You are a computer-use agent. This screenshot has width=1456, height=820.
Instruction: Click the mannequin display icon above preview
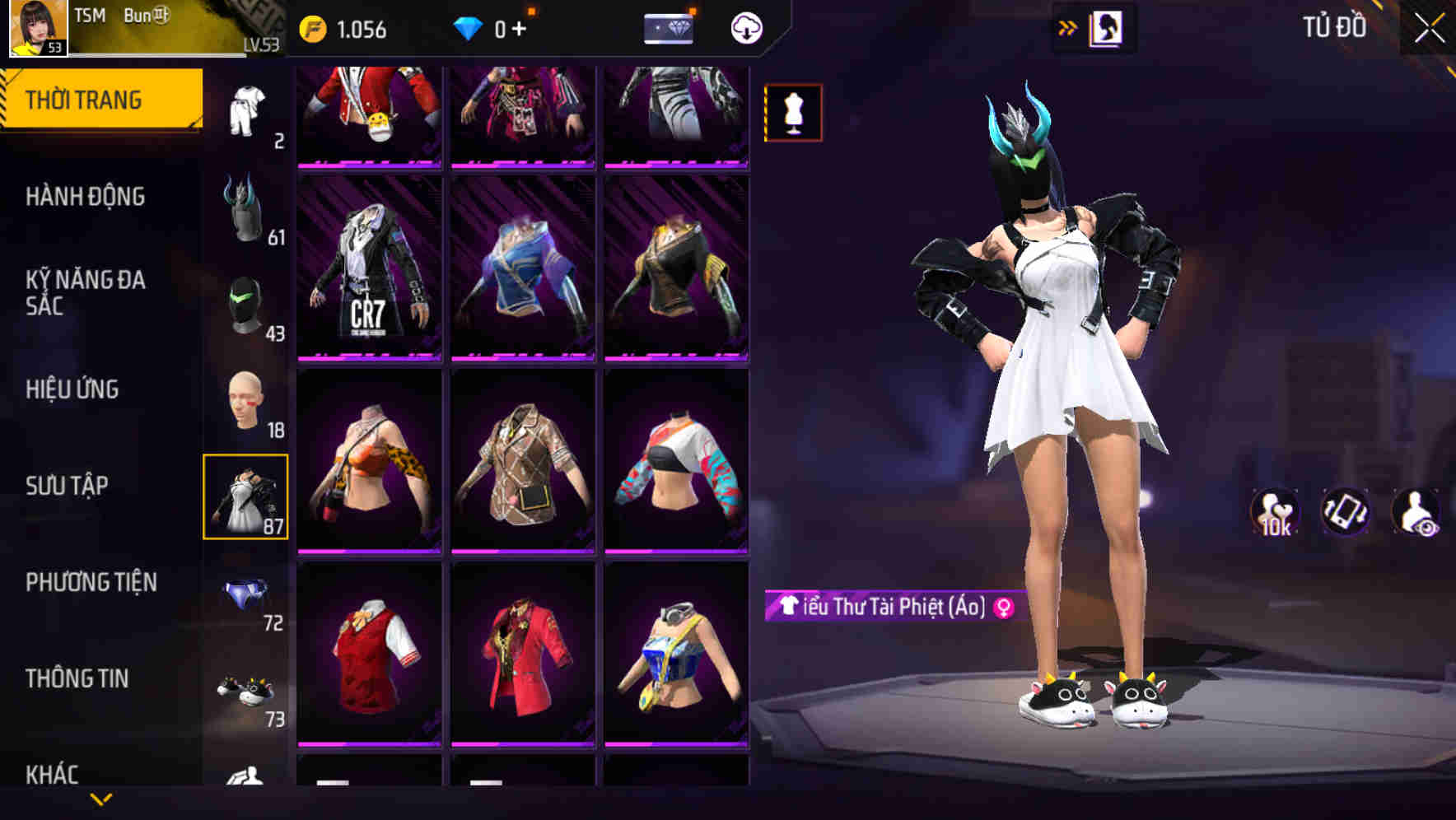(794, 113)
